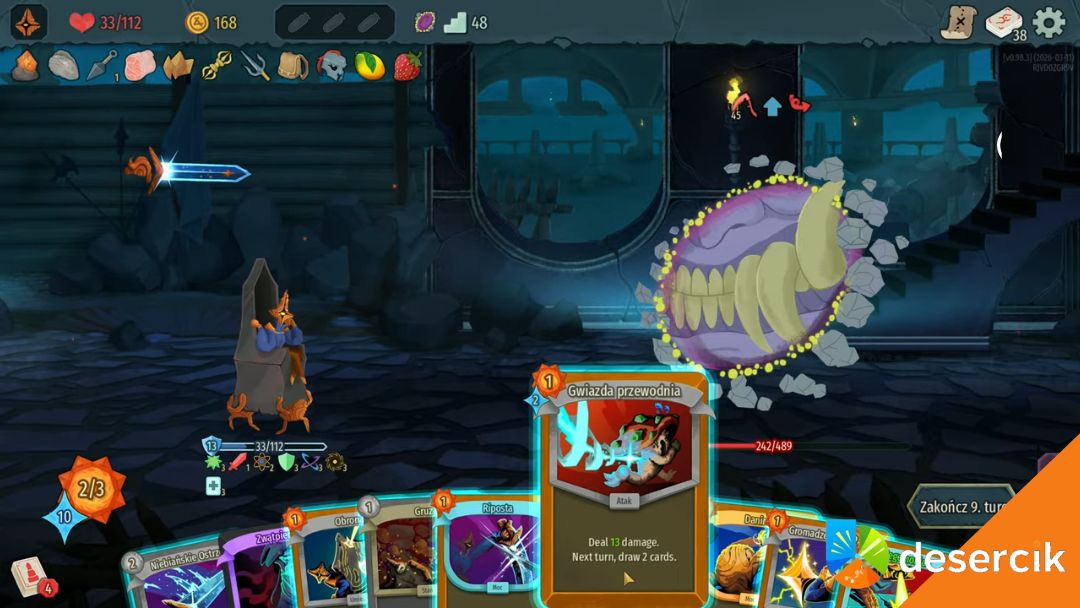The width and height of the screenshot is (1080, 608).
Task: Open the map scroll
Action: tap(958, 22)
